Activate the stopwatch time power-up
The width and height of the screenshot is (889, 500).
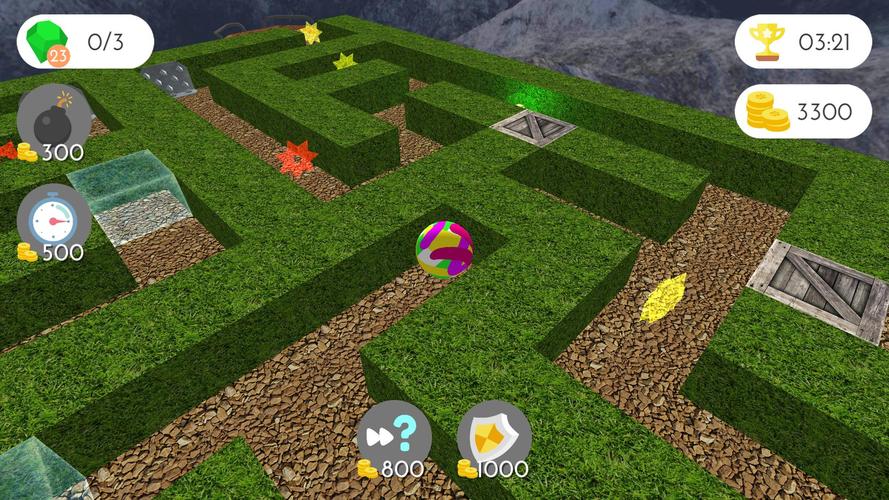[53, 220]
